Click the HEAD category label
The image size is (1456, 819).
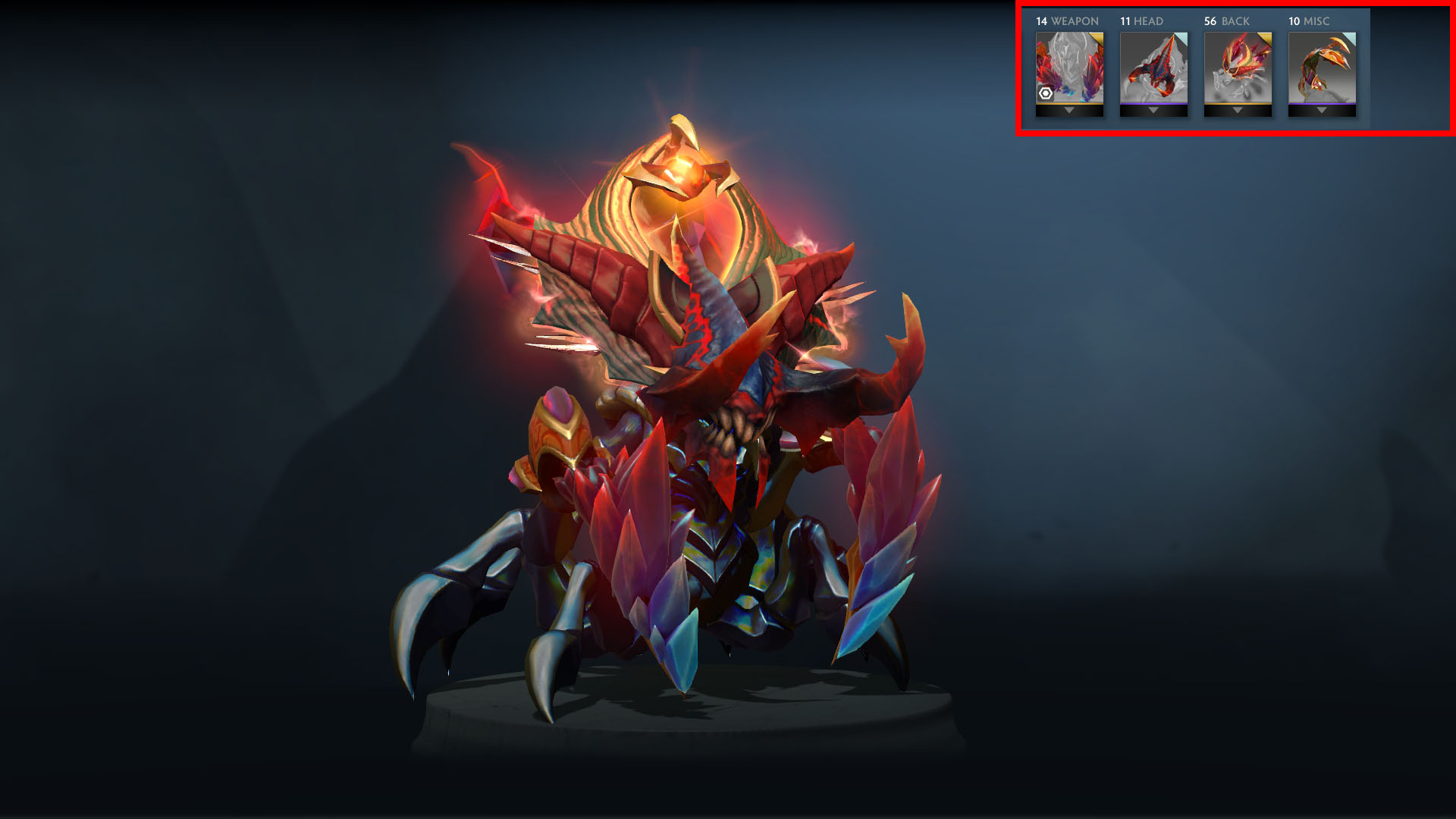click(x=1149, y=21)
